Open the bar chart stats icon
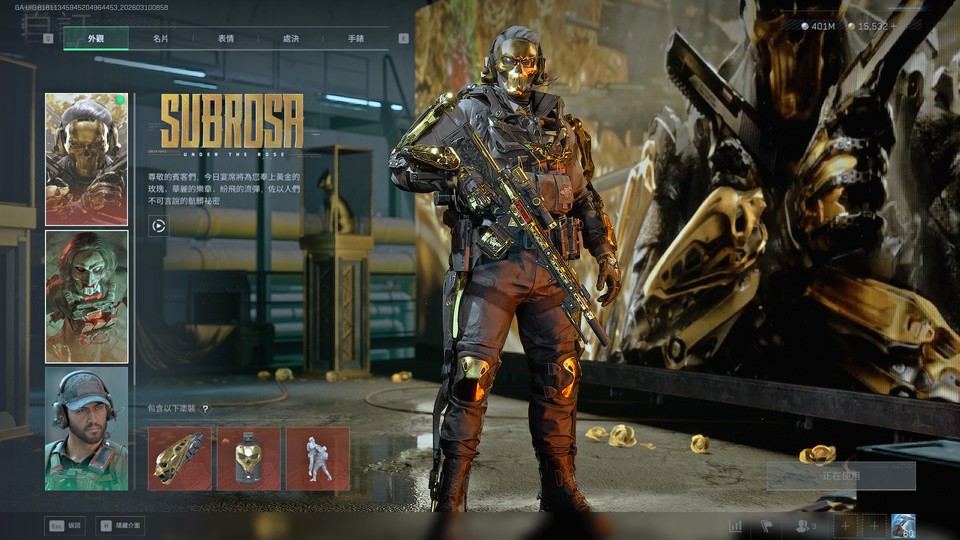 point(736,526)
